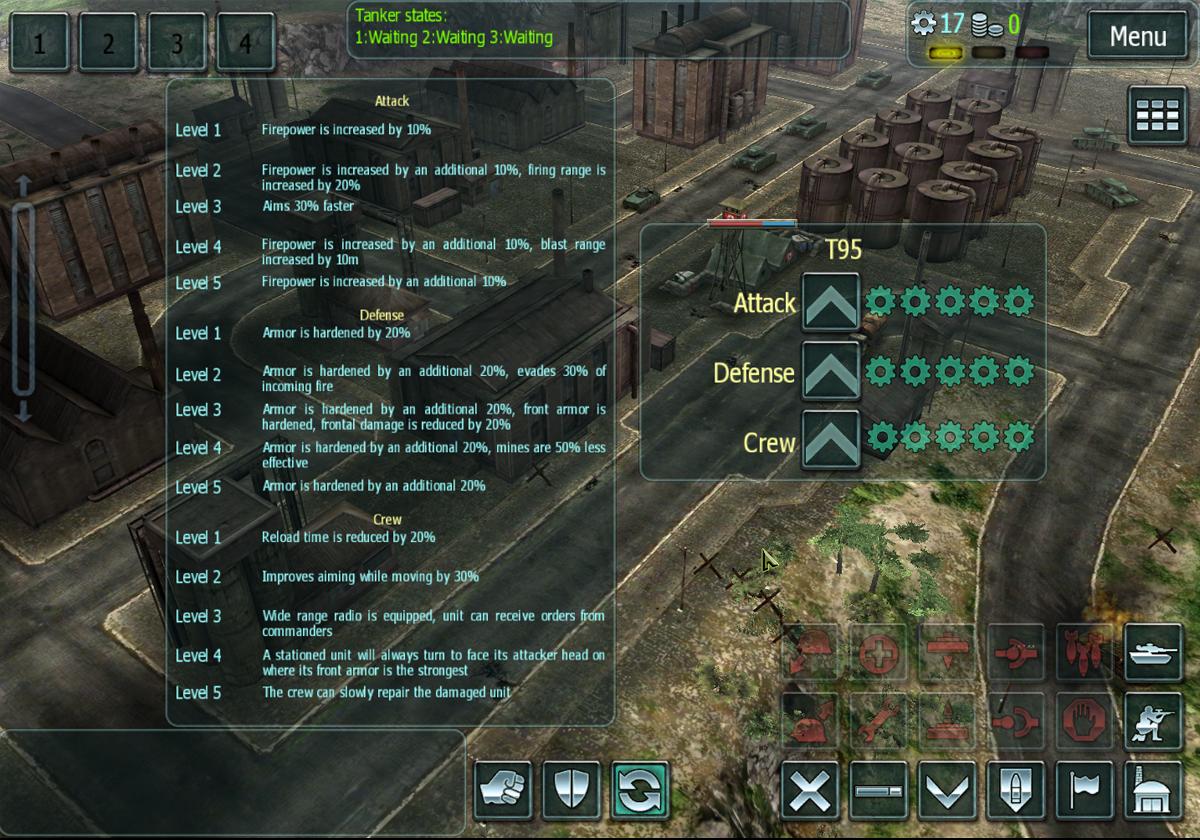Choose the fist attack stance button
The height and width of the screenshot is (840, 1200).
[502, 790]
